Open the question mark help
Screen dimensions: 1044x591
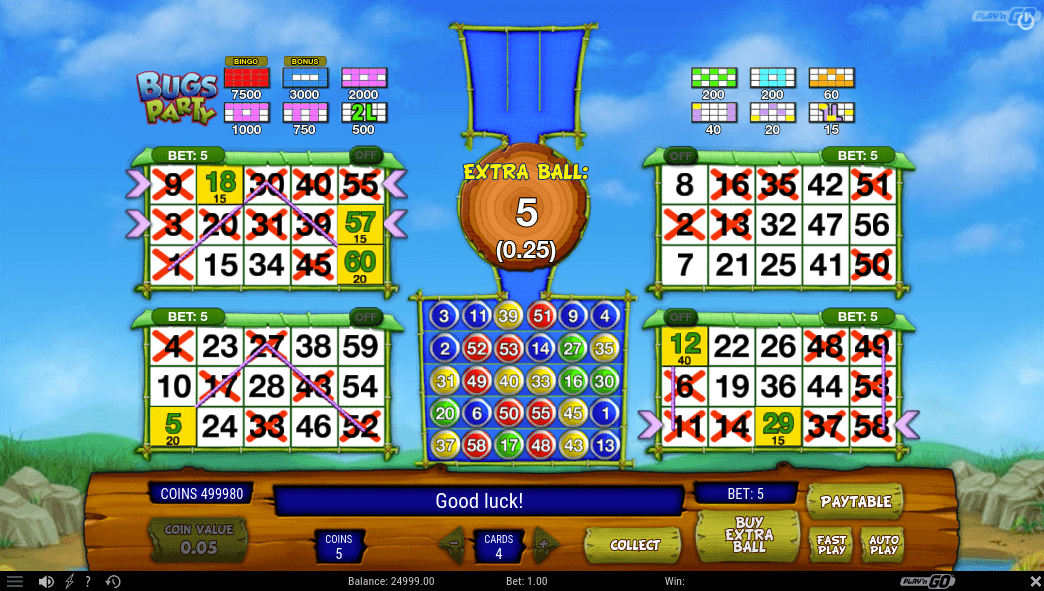88,581
